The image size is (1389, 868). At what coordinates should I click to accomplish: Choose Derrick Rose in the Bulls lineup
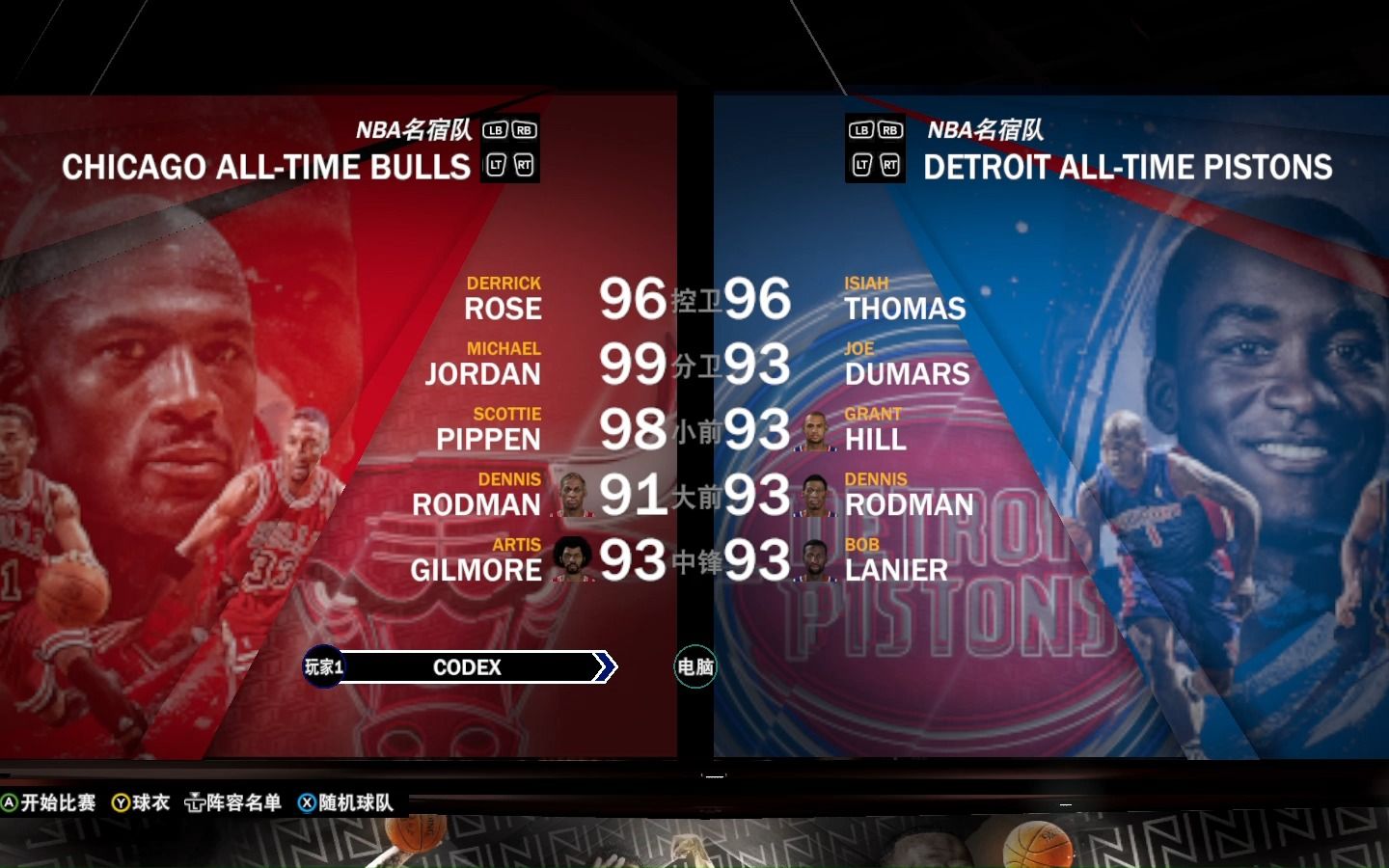[503, 299]
